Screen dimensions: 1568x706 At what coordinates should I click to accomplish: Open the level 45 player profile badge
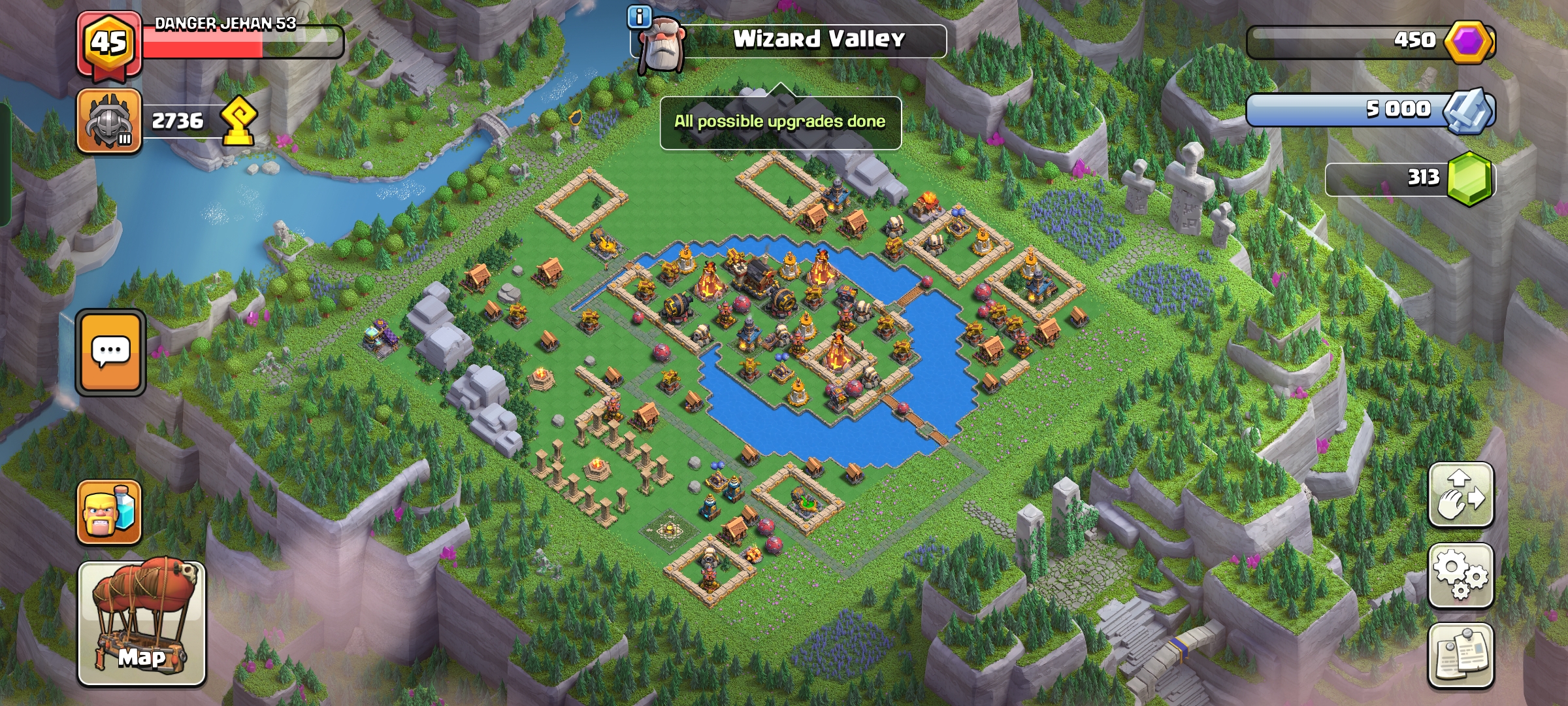[x=108, y=44]
